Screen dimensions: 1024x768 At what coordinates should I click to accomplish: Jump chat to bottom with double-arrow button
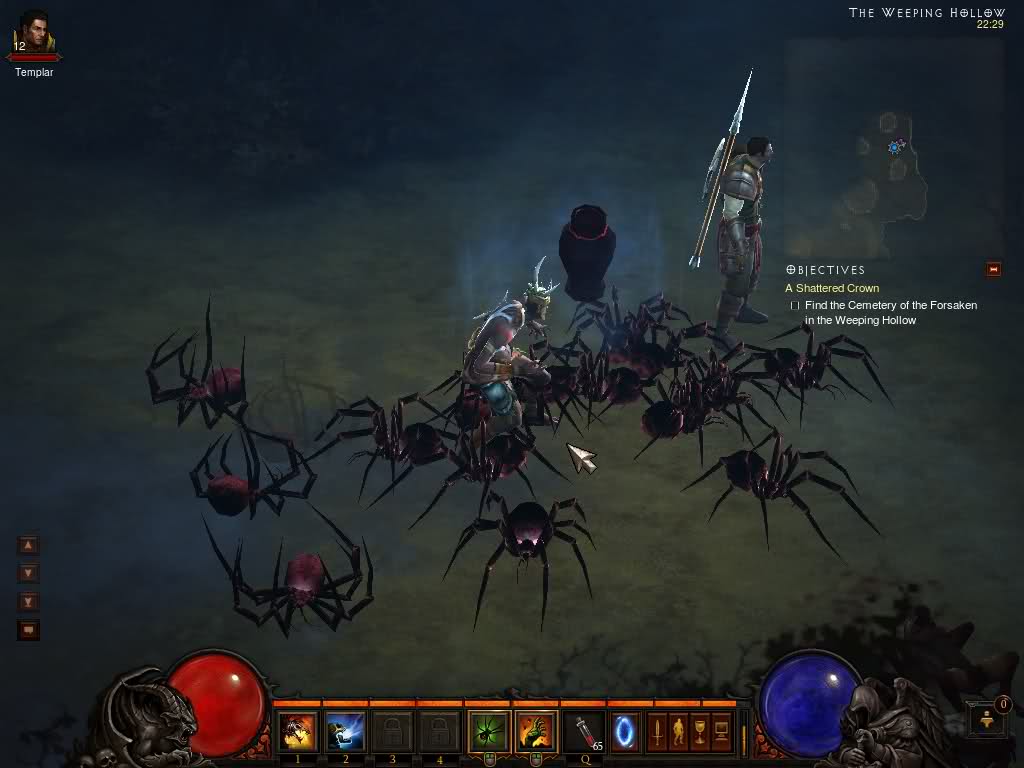29,602
